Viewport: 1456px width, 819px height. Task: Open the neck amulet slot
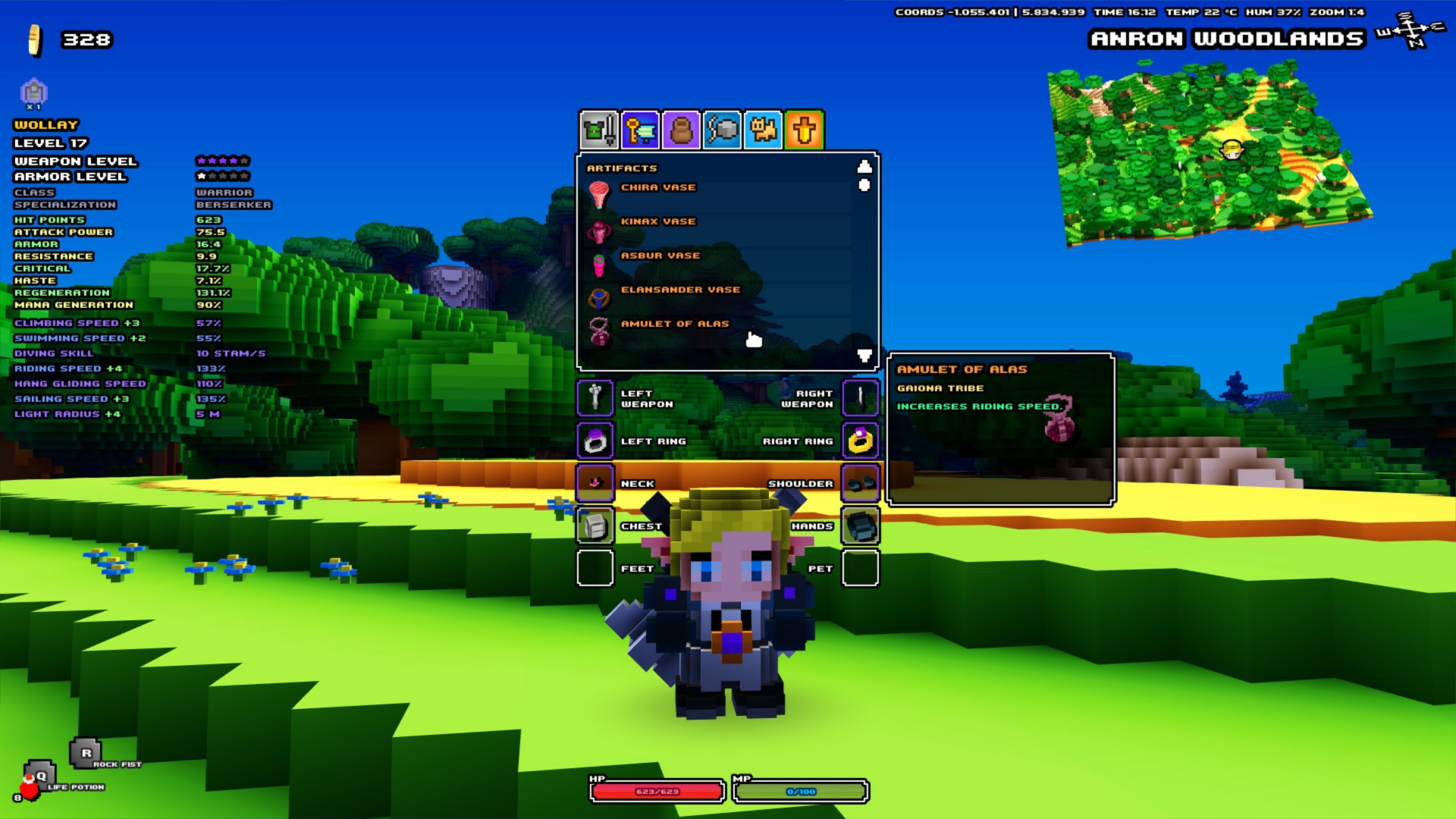tap(595, 483)
